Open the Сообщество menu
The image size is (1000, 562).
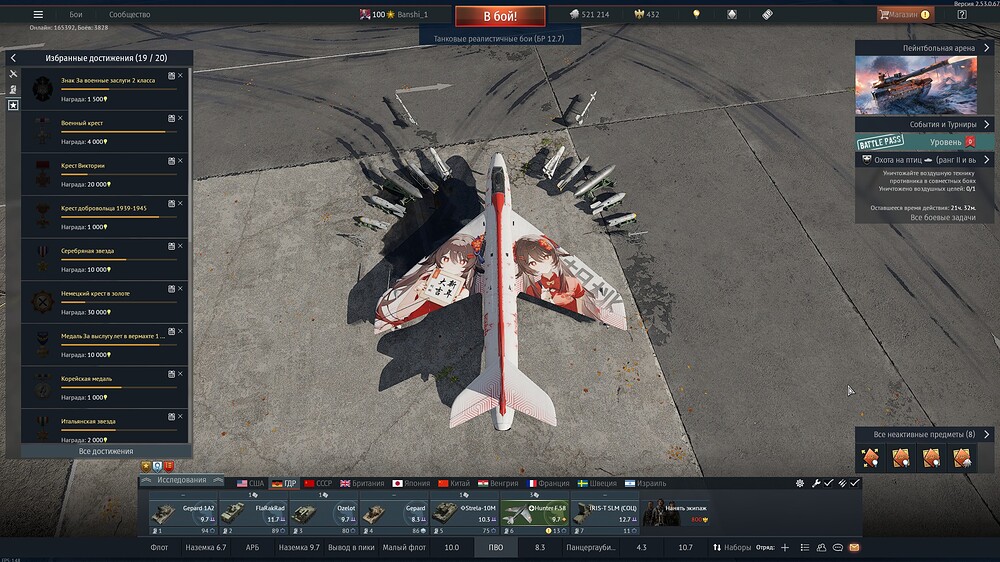pyautogui.click(x=129, y=15)
